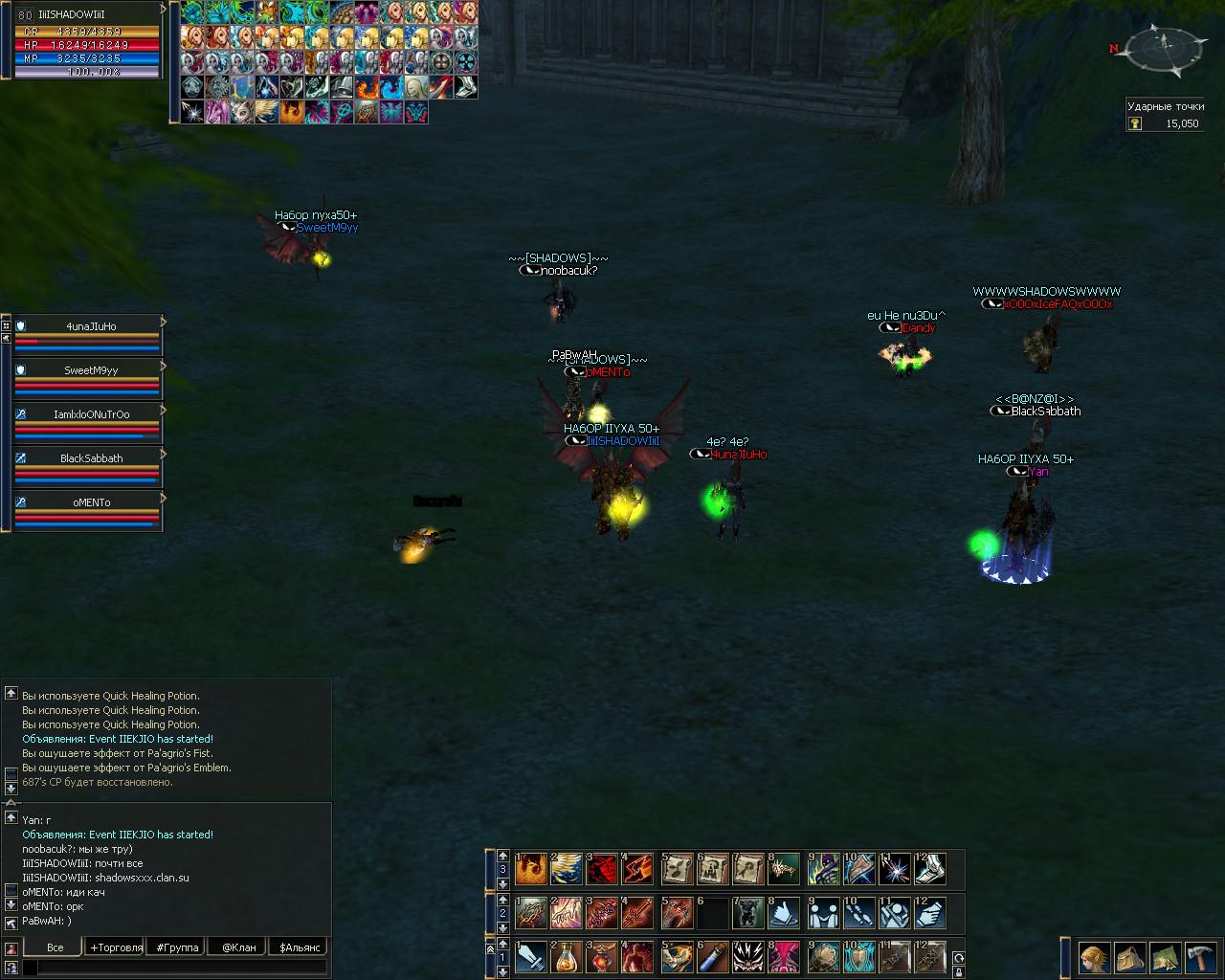Activate the phoenix skill icon

point(529,868)
